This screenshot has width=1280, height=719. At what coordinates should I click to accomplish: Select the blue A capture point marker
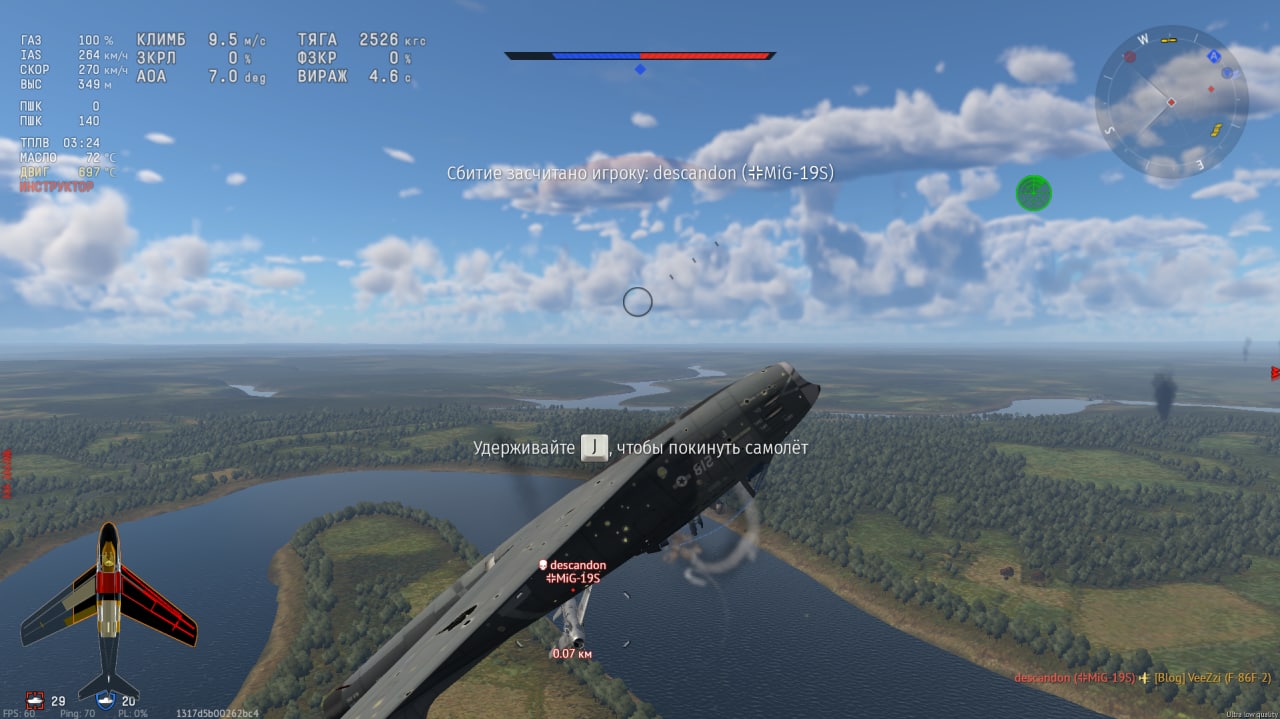click(1214, 57)
